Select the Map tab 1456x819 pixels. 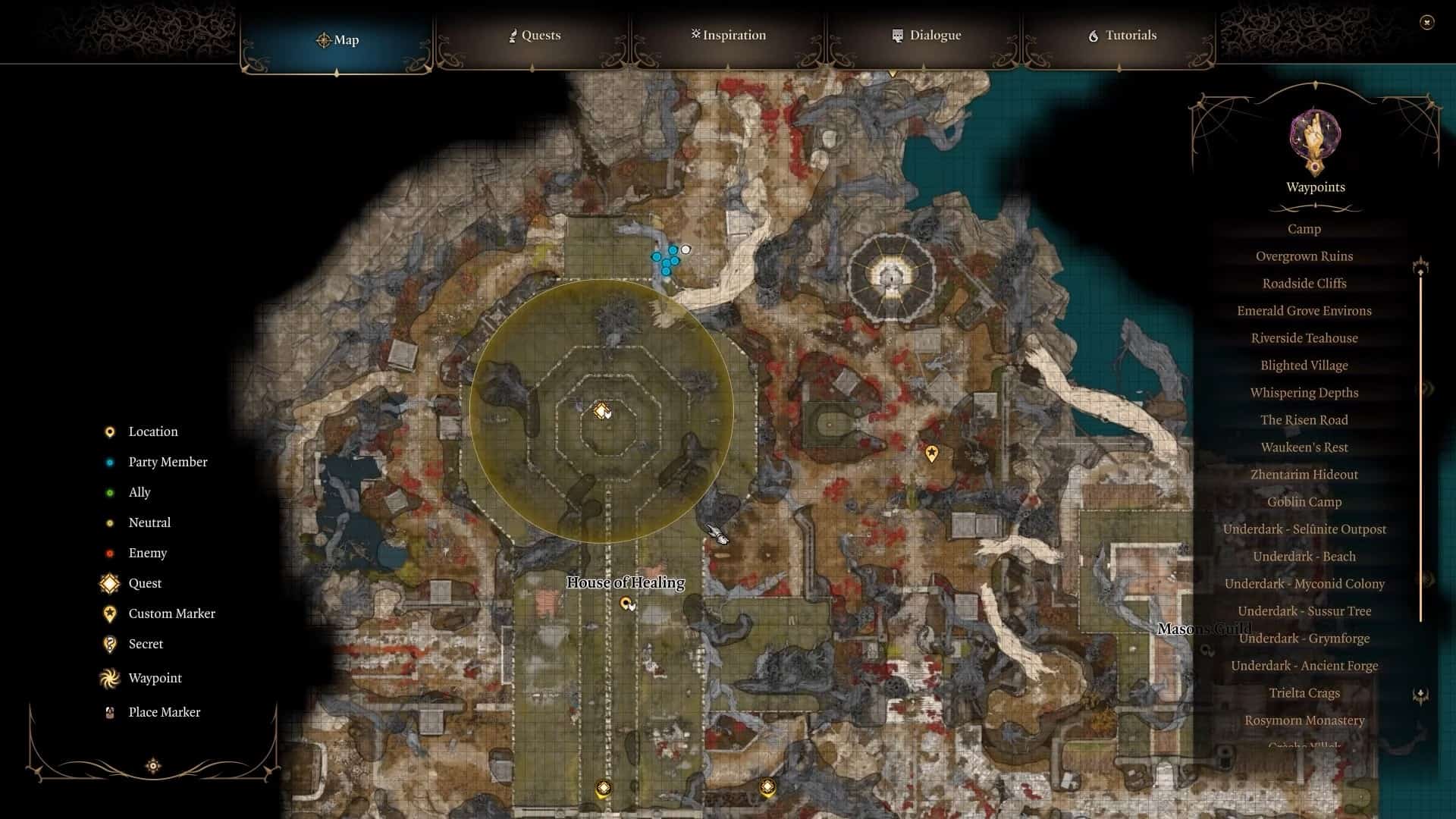337,39
